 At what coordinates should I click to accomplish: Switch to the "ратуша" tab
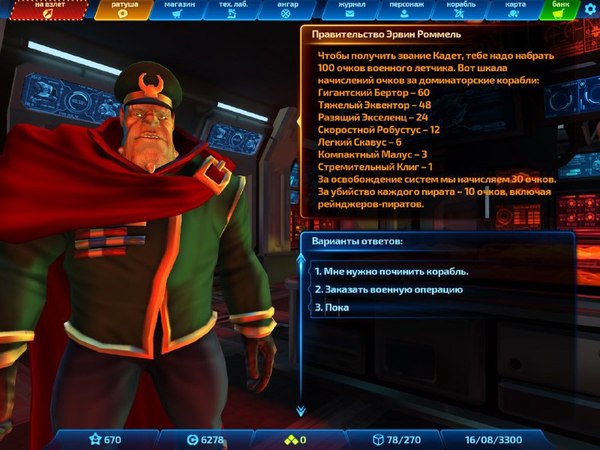(x=125, y=9)
